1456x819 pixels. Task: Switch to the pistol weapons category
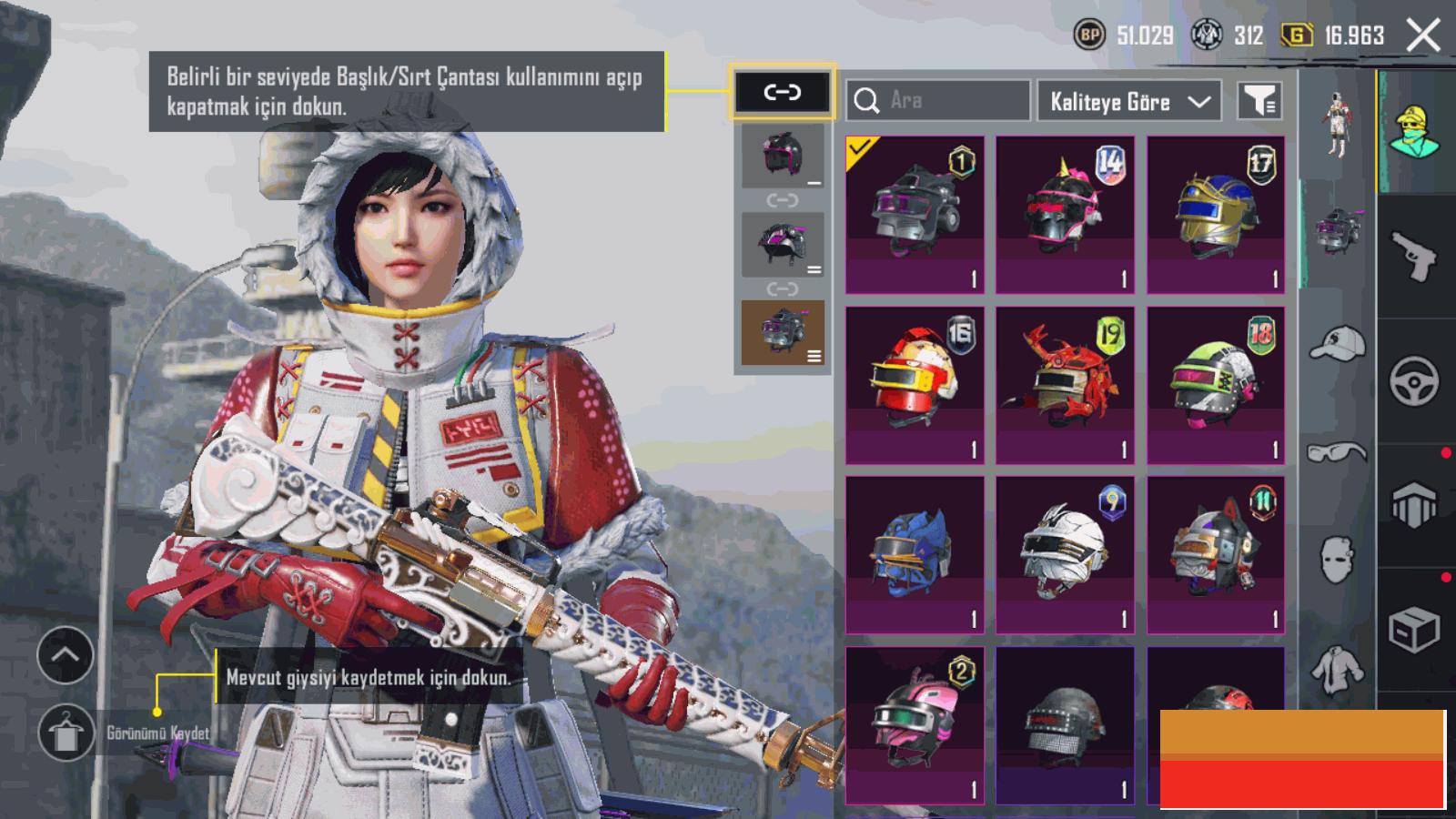[x=1414, y=256]
